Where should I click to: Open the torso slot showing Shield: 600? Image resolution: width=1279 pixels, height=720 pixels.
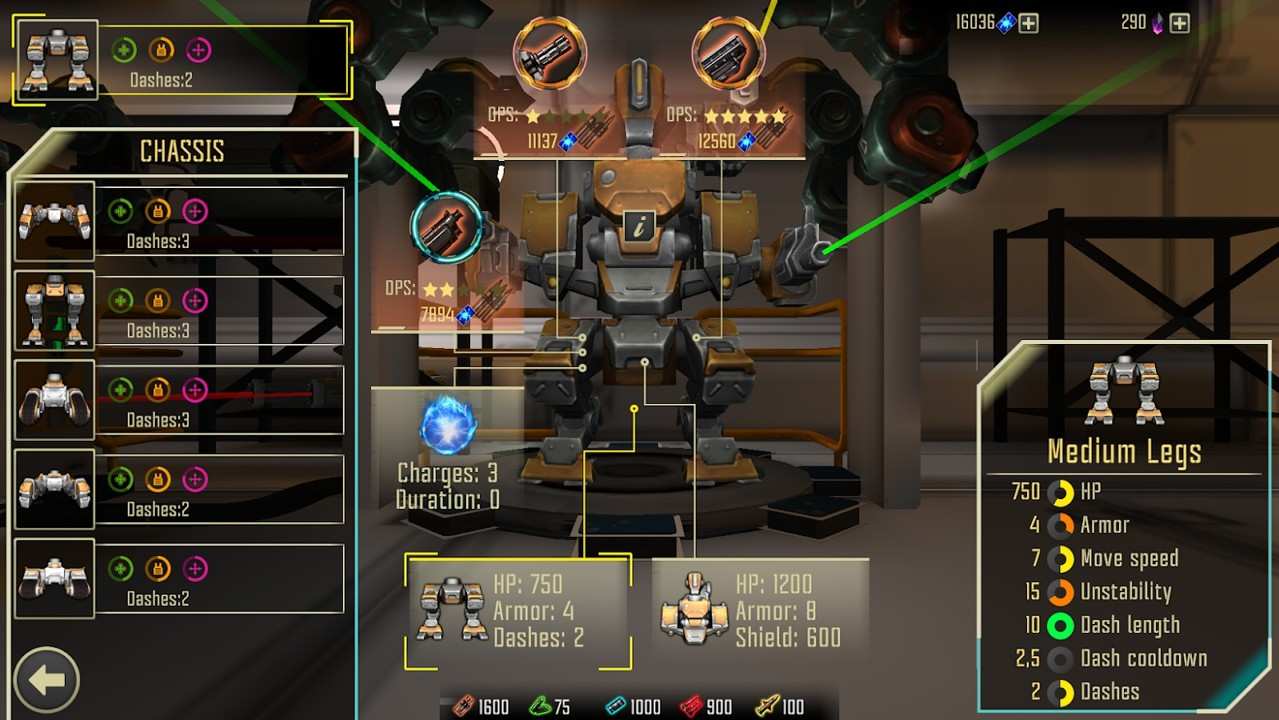[x=760, y=611]
